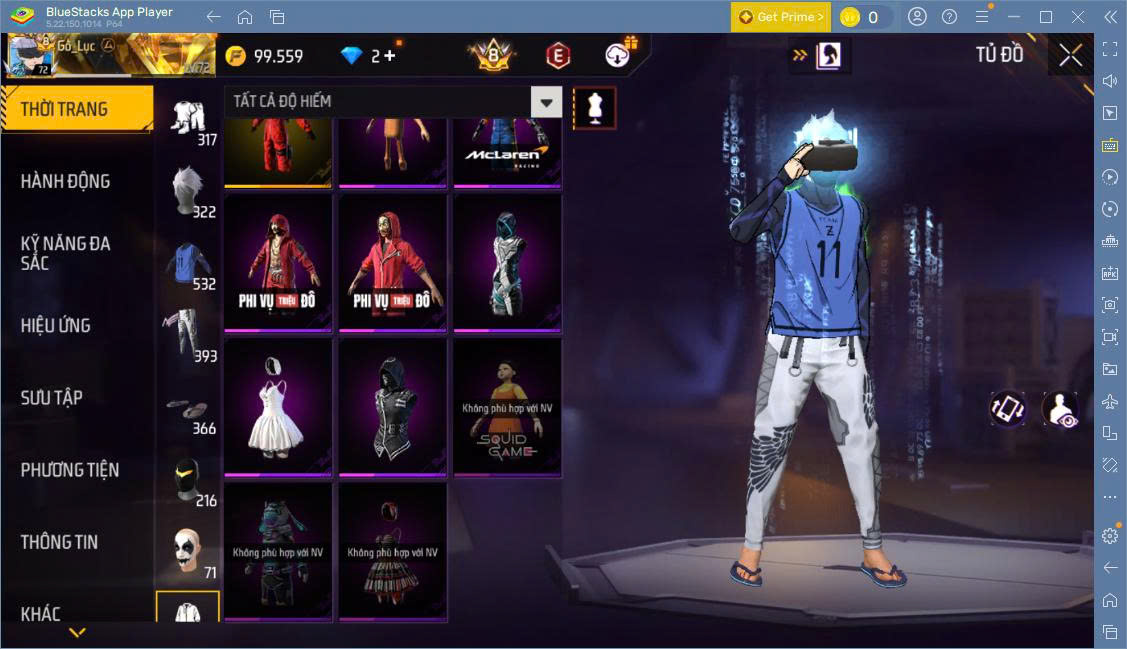Switch to KỸ NĂNG ĐA SẮC tab

(66, 253)
